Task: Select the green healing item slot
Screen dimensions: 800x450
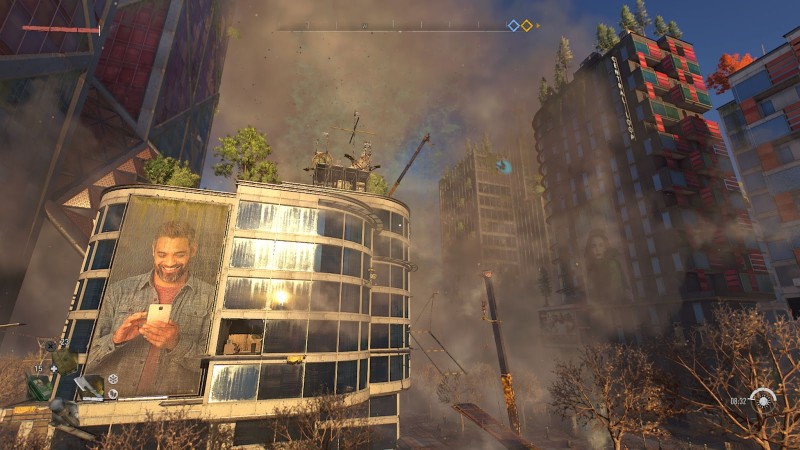Action: (x=39, y=388)
